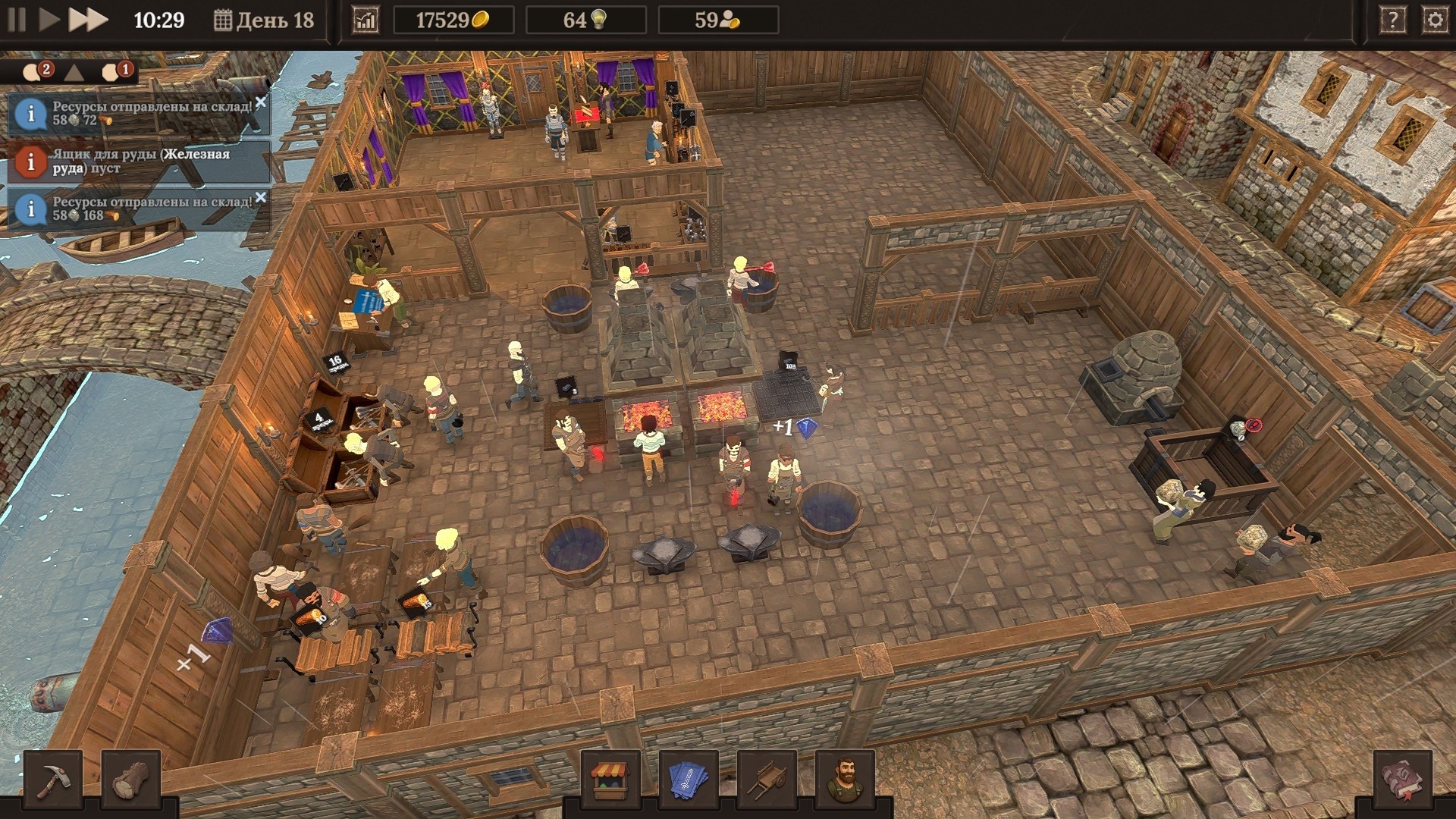Open the bearded worker staff menu
Screen dimensions: 1456x819
845,780
